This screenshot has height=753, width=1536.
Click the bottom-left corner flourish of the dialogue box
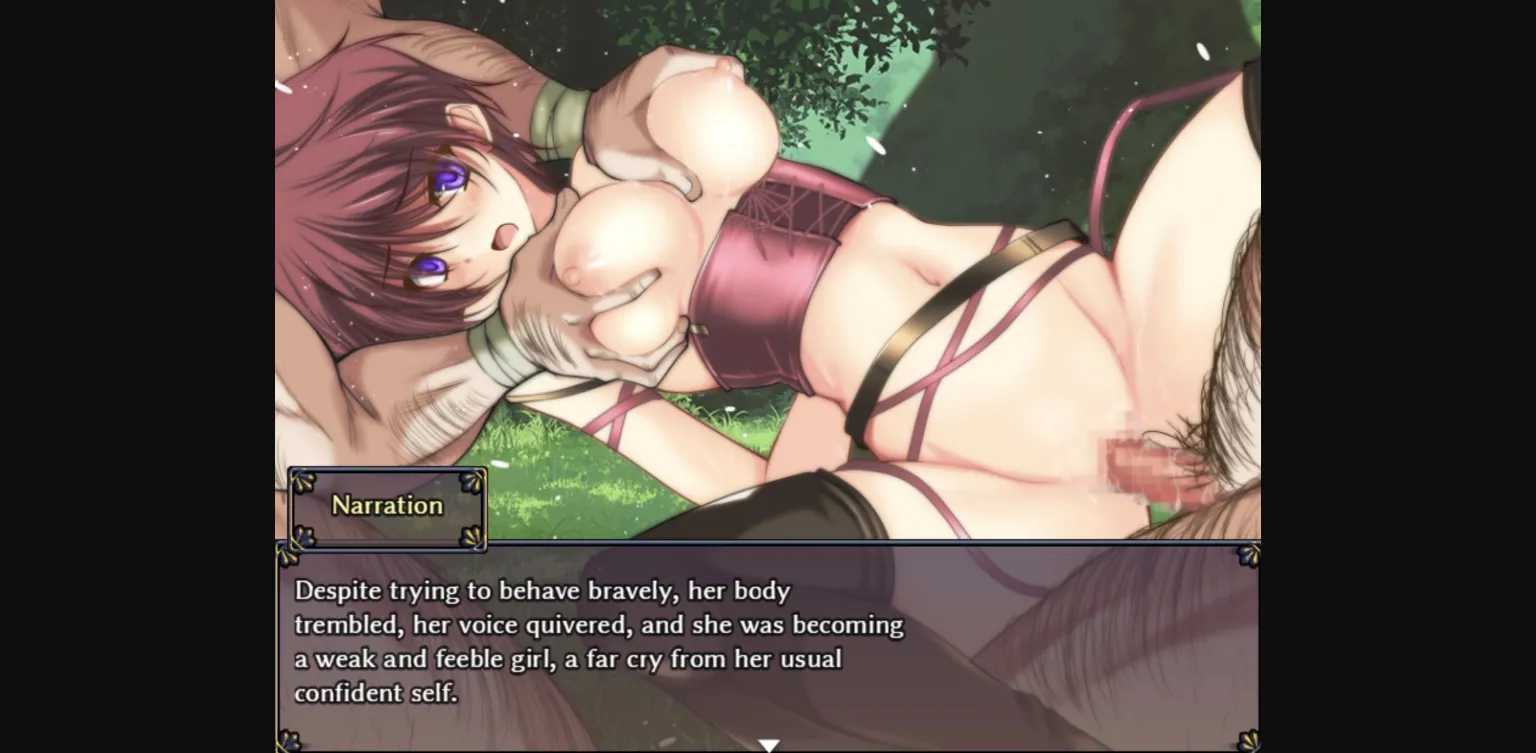[287, 740]
